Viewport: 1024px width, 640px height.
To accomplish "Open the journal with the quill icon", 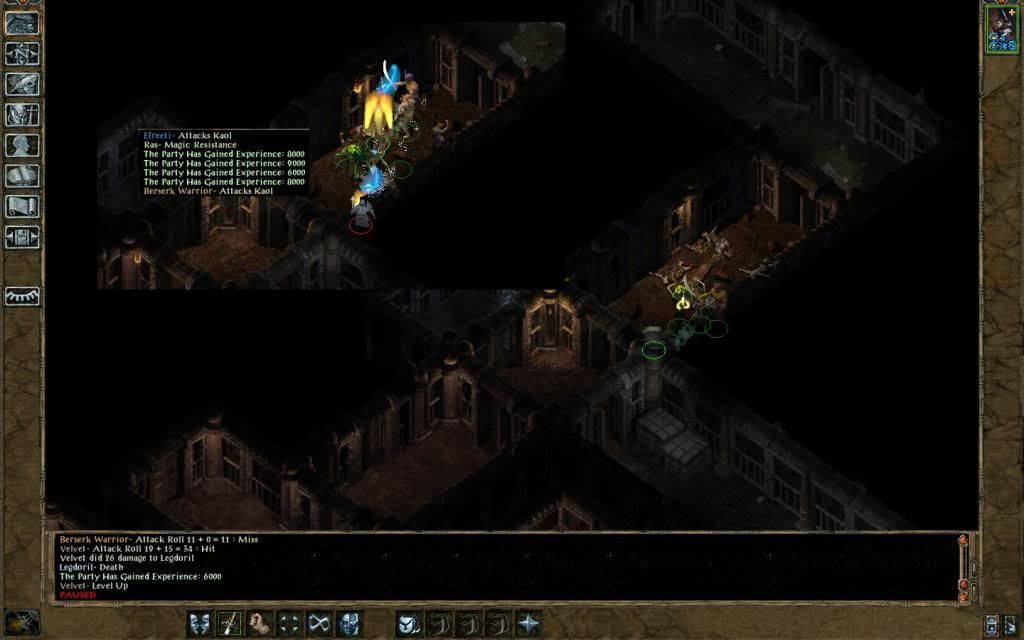I will 21,84.
